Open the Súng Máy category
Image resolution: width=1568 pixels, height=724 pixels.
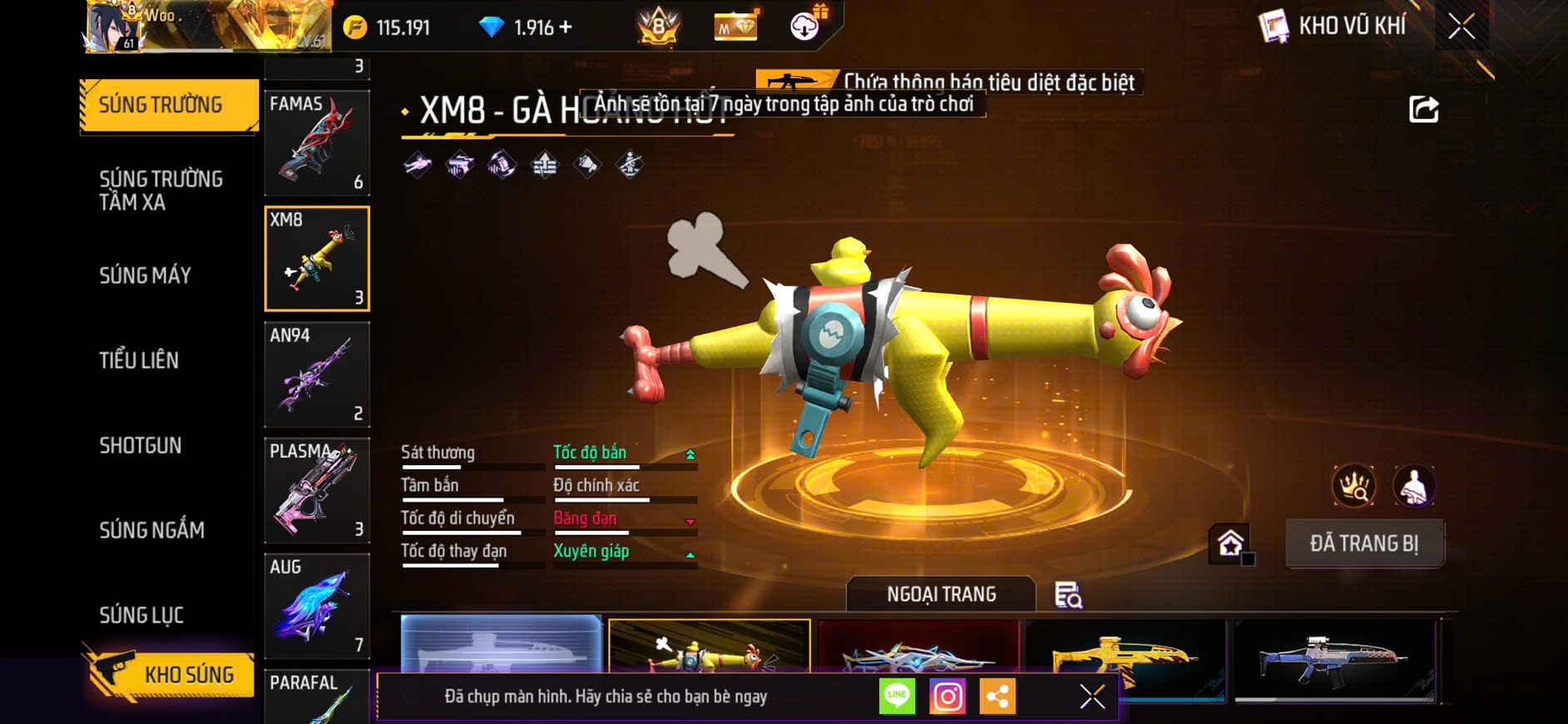146,275
